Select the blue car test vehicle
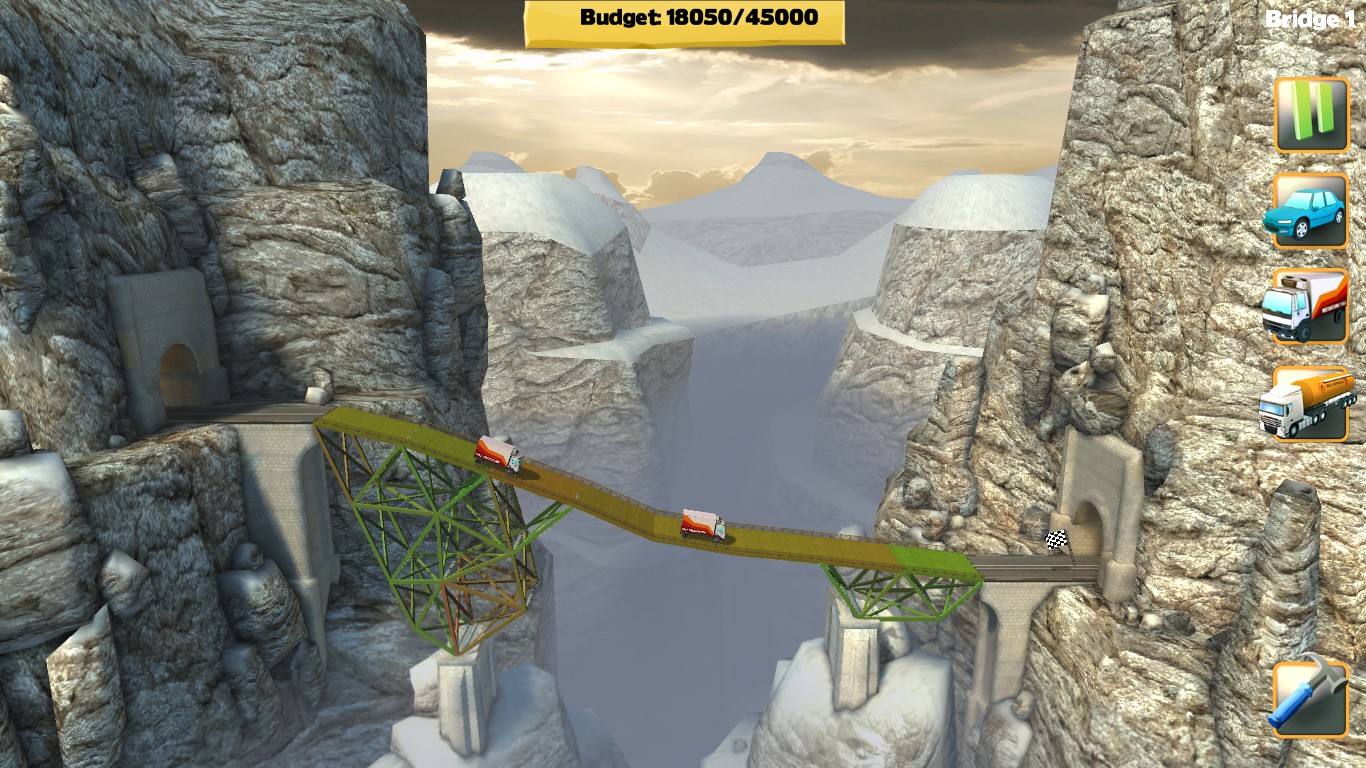 coord(1311,210)
